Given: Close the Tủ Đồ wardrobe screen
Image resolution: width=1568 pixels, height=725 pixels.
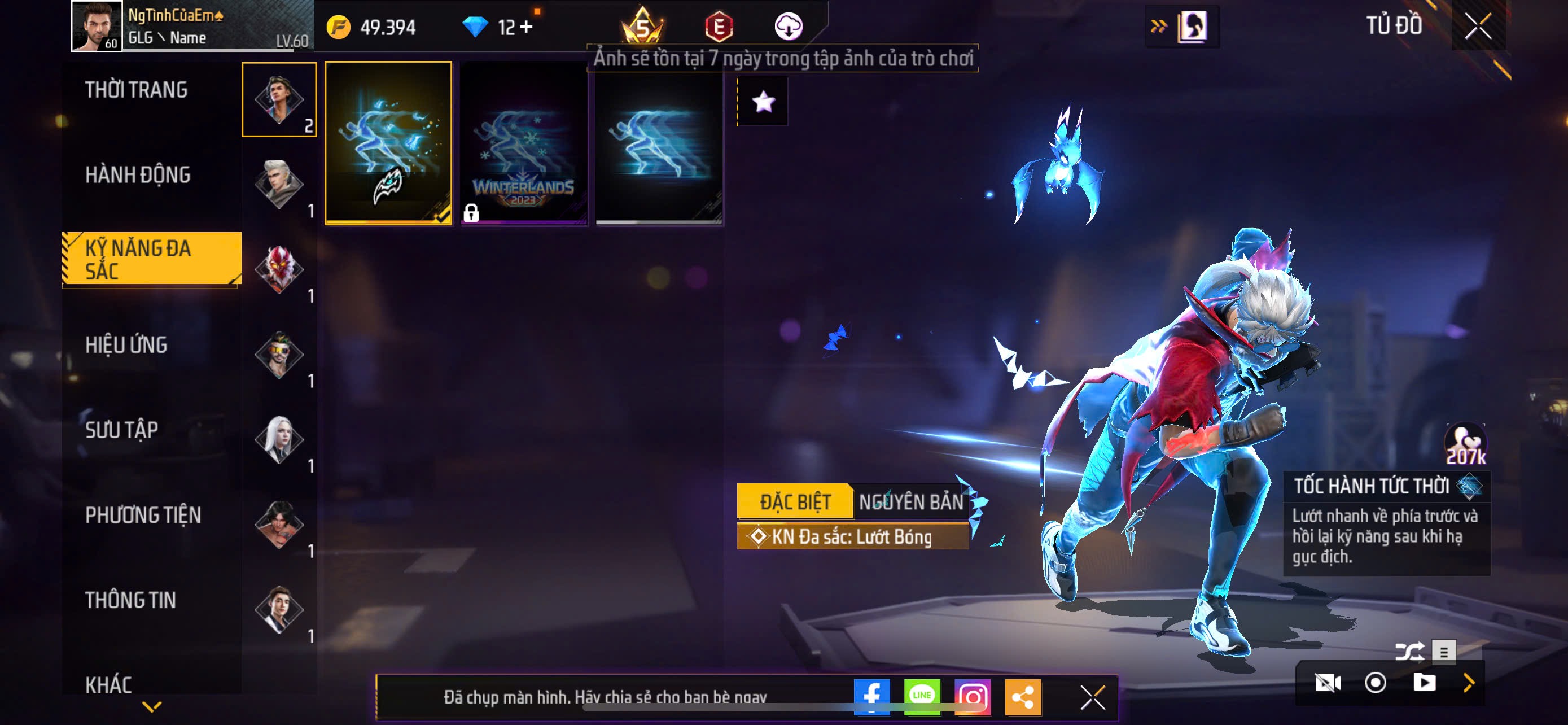Looking at the screenshot, I should (1478, 26).
